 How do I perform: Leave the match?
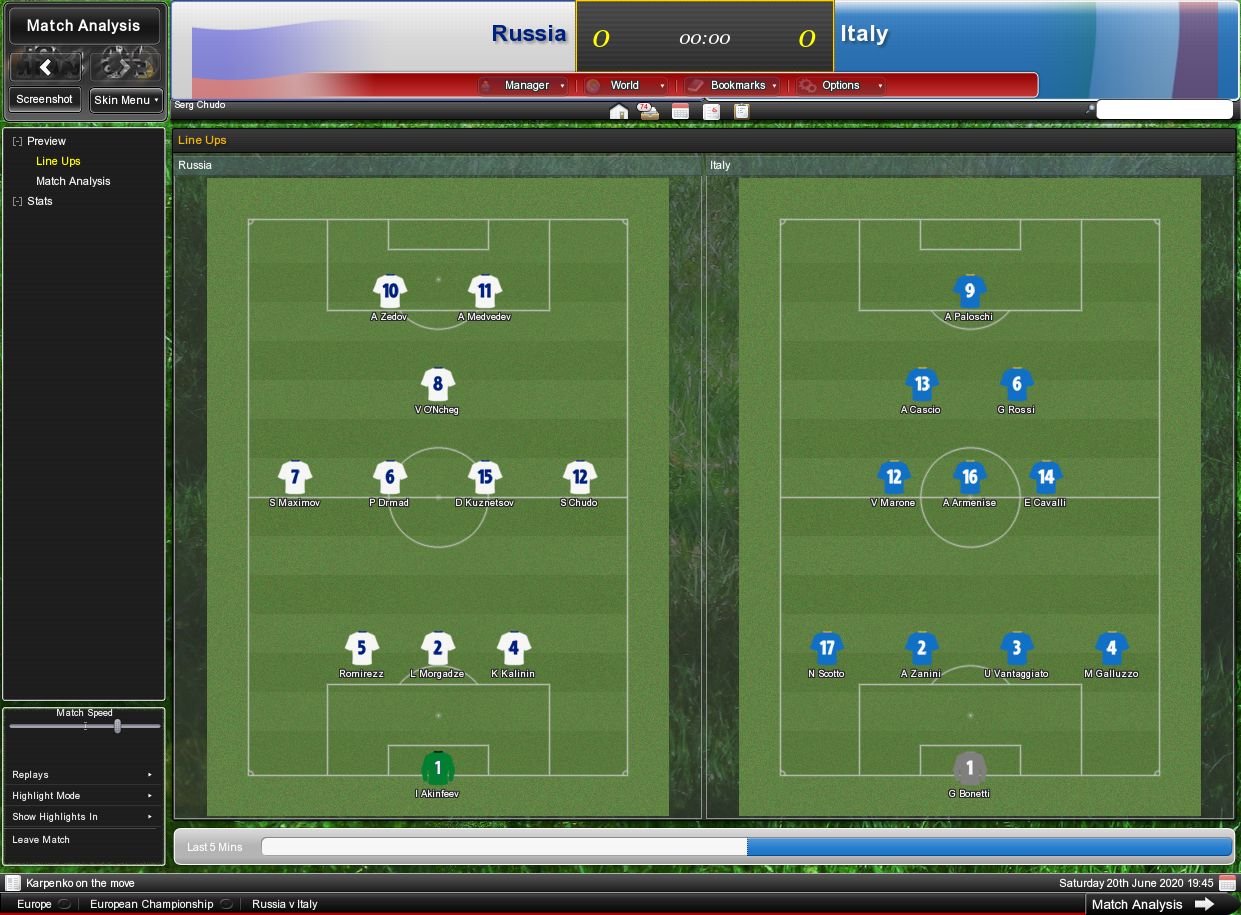(x=41, y=840)
